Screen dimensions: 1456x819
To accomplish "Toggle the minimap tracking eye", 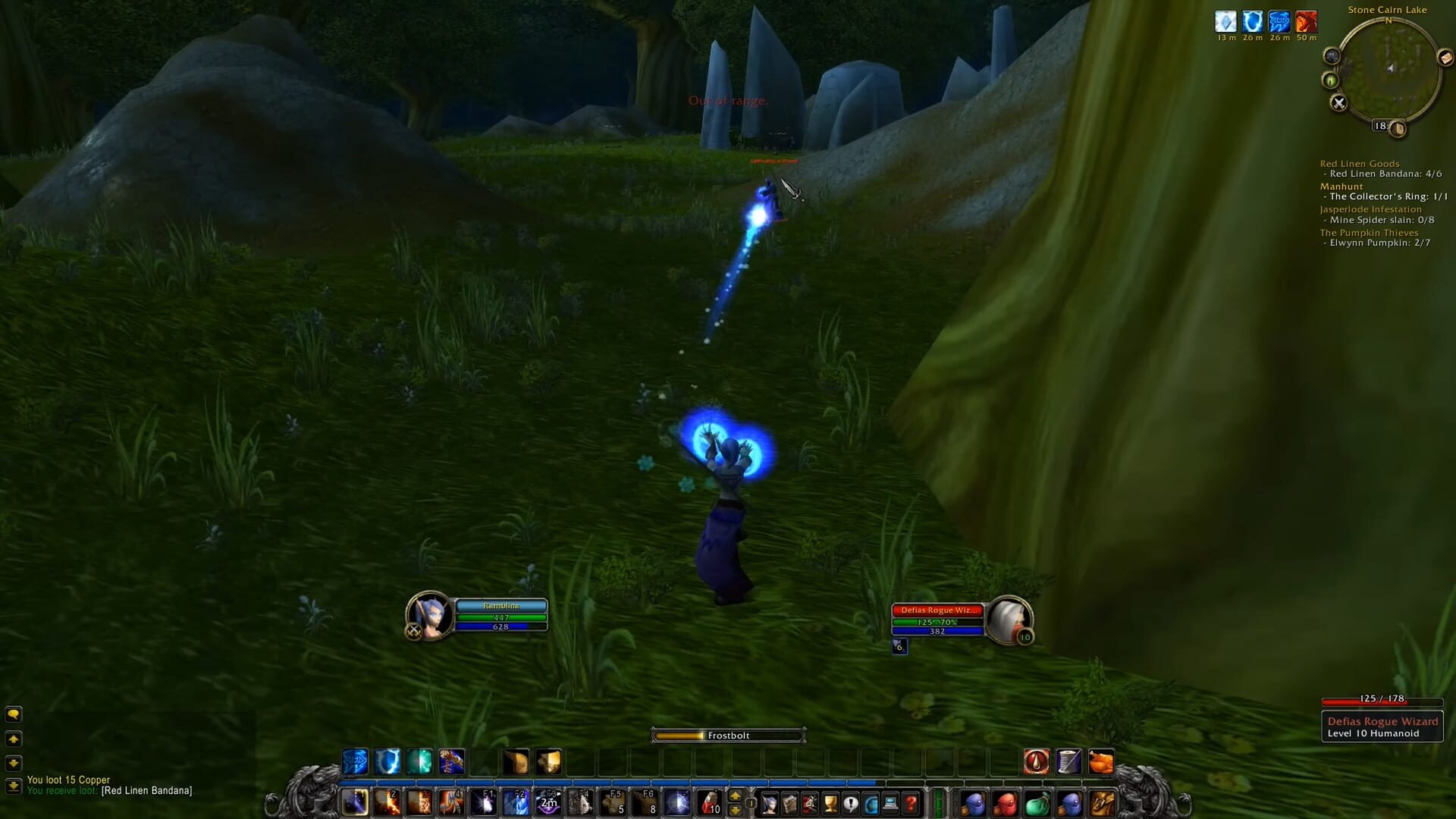I will 1330,79.
